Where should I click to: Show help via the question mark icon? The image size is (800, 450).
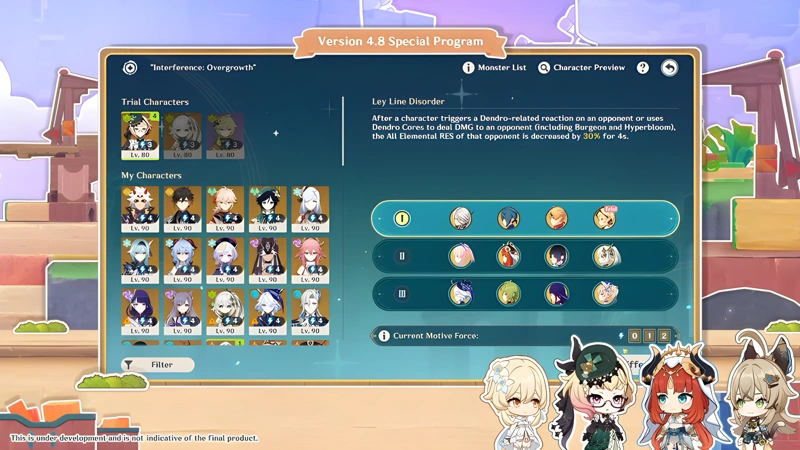pyautogui.click(x=643, y=68)
